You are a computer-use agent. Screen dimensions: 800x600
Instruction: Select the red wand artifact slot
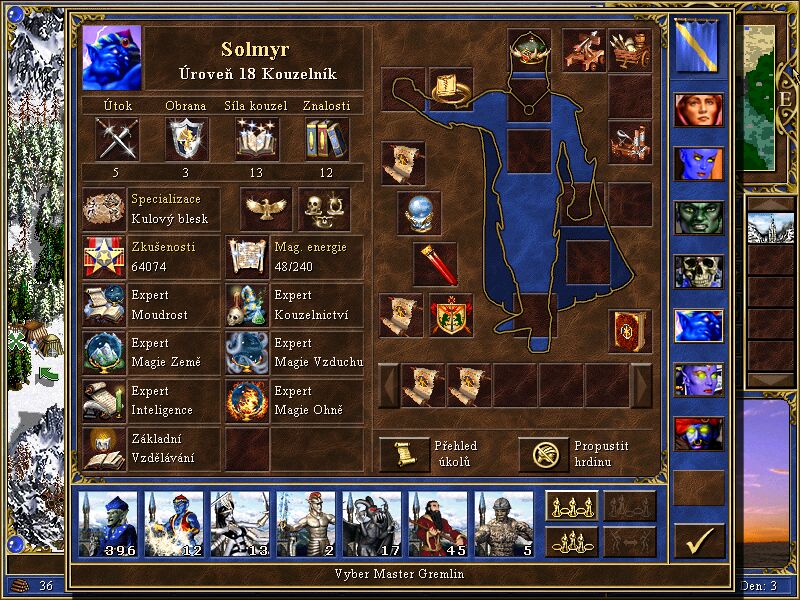click(436, 264)
